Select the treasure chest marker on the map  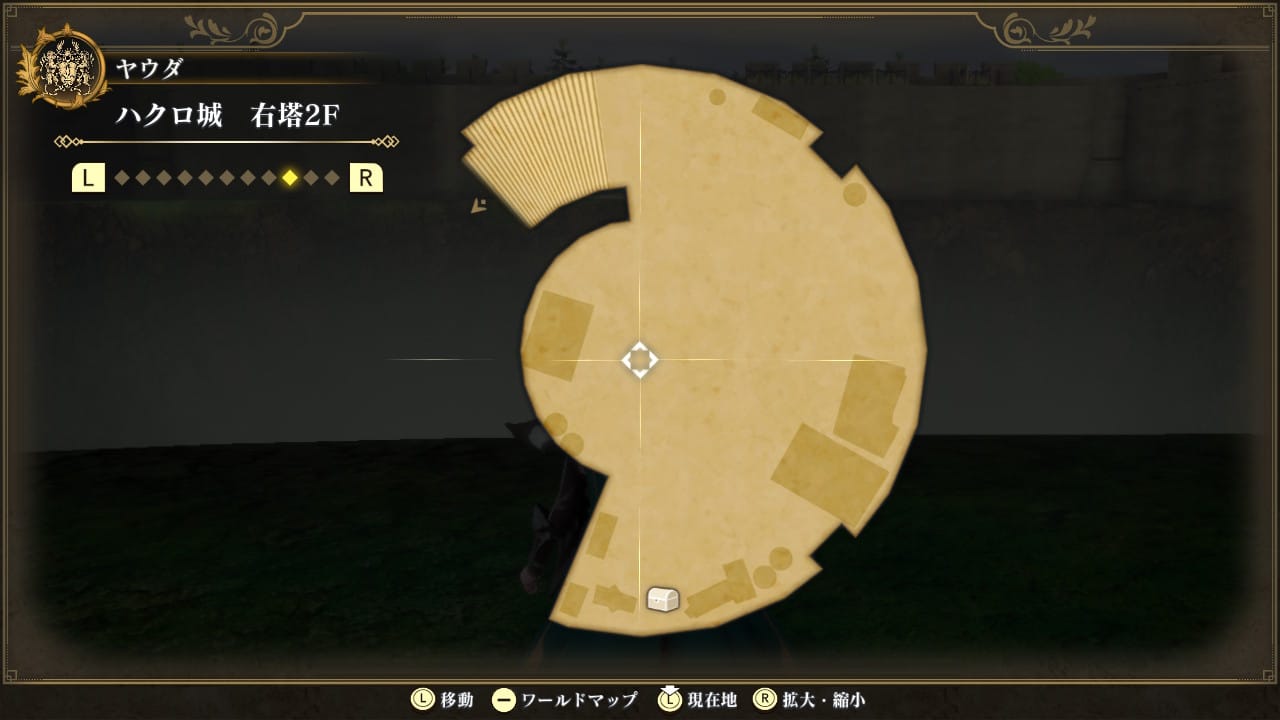pyautogui.click(x=663, y=599)
